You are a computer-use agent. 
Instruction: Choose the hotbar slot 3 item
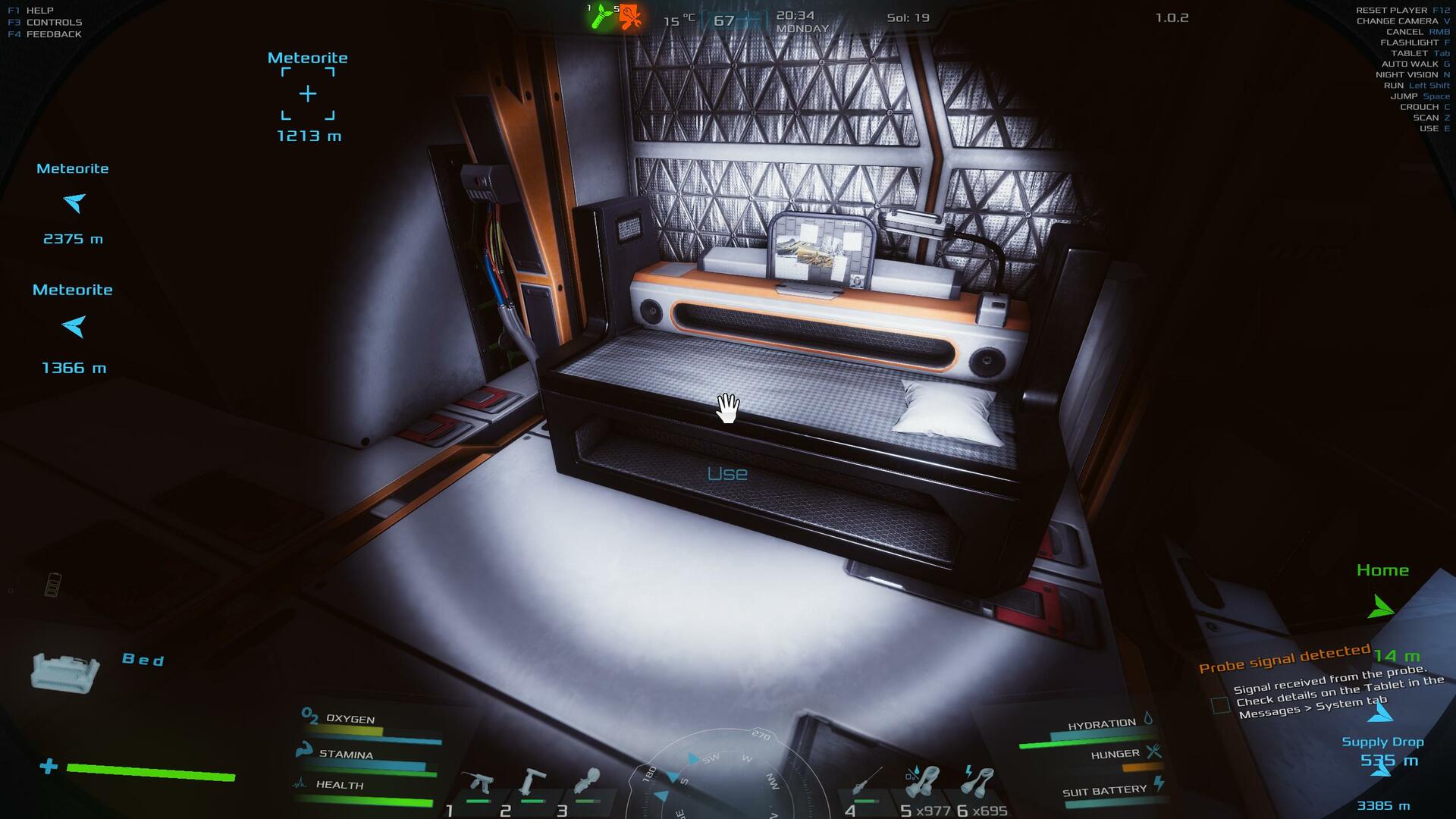(586, 781)
